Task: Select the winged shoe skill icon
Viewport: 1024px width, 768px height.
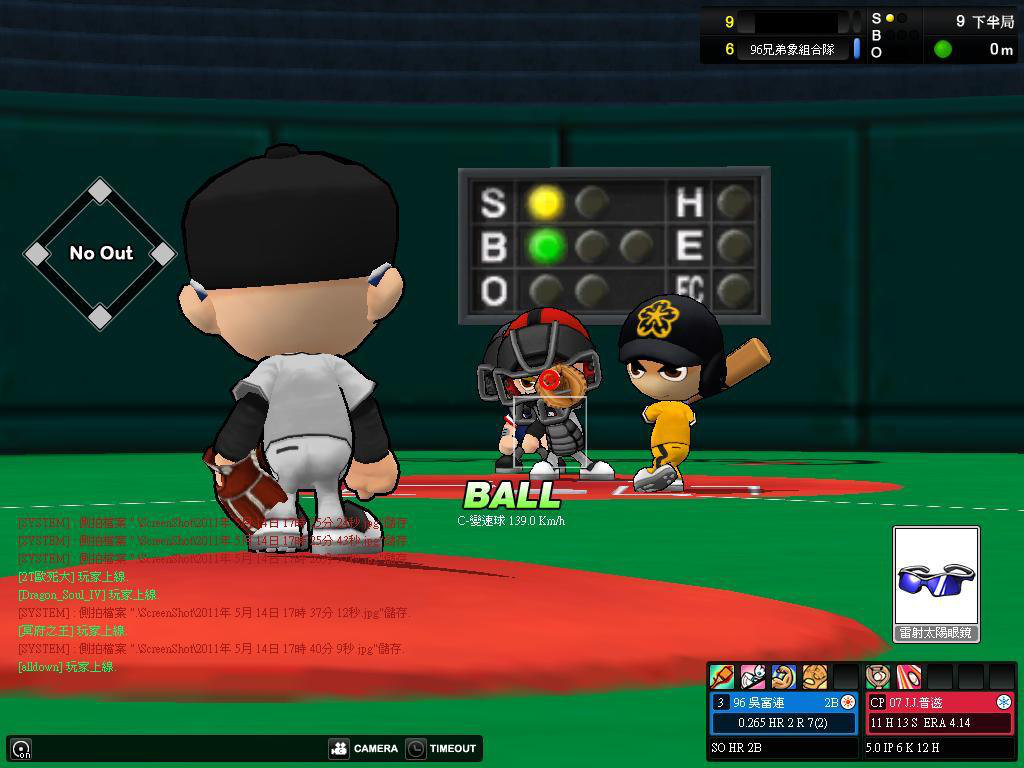Action: tap(753, 677)
